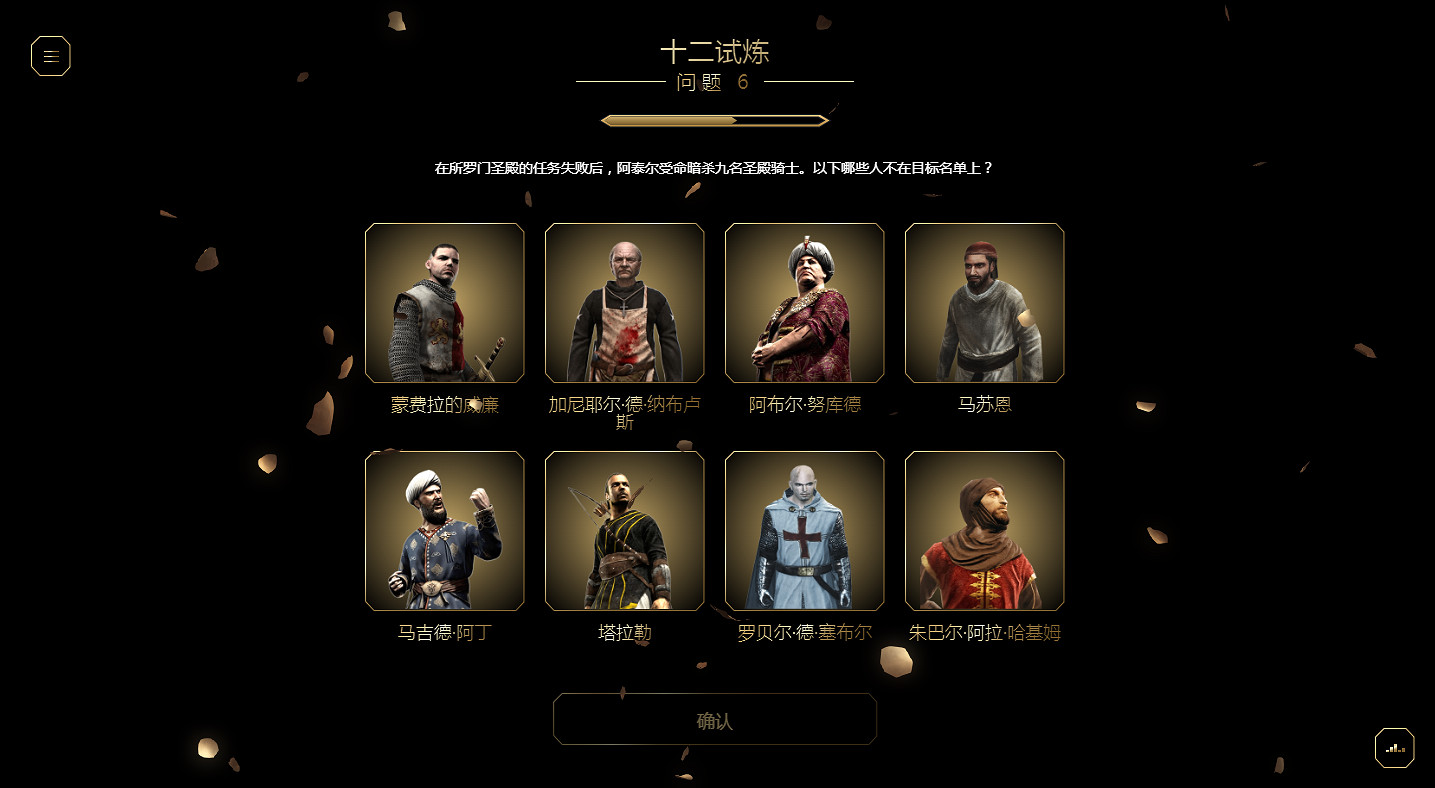
Task: Select the portrait of 马苏恩
Action: click(984, 302)
